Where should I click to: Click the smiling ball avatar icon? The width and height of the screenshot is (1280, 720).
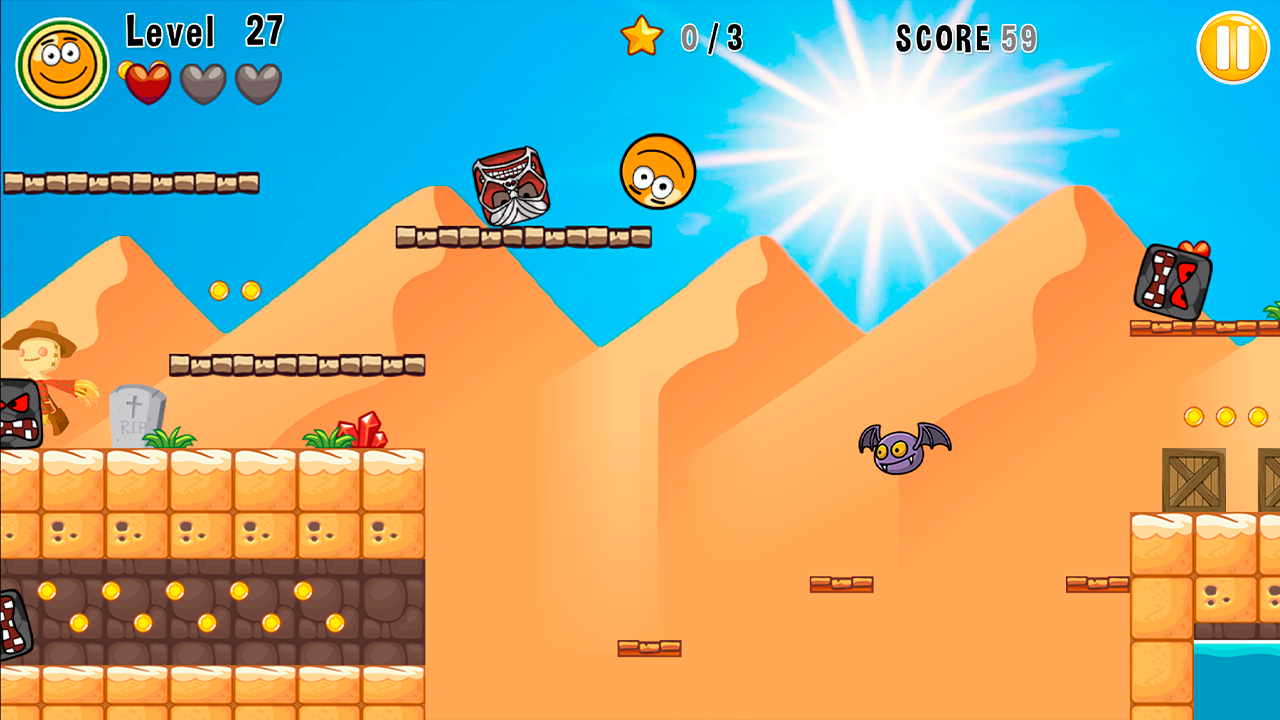point(61,62)
